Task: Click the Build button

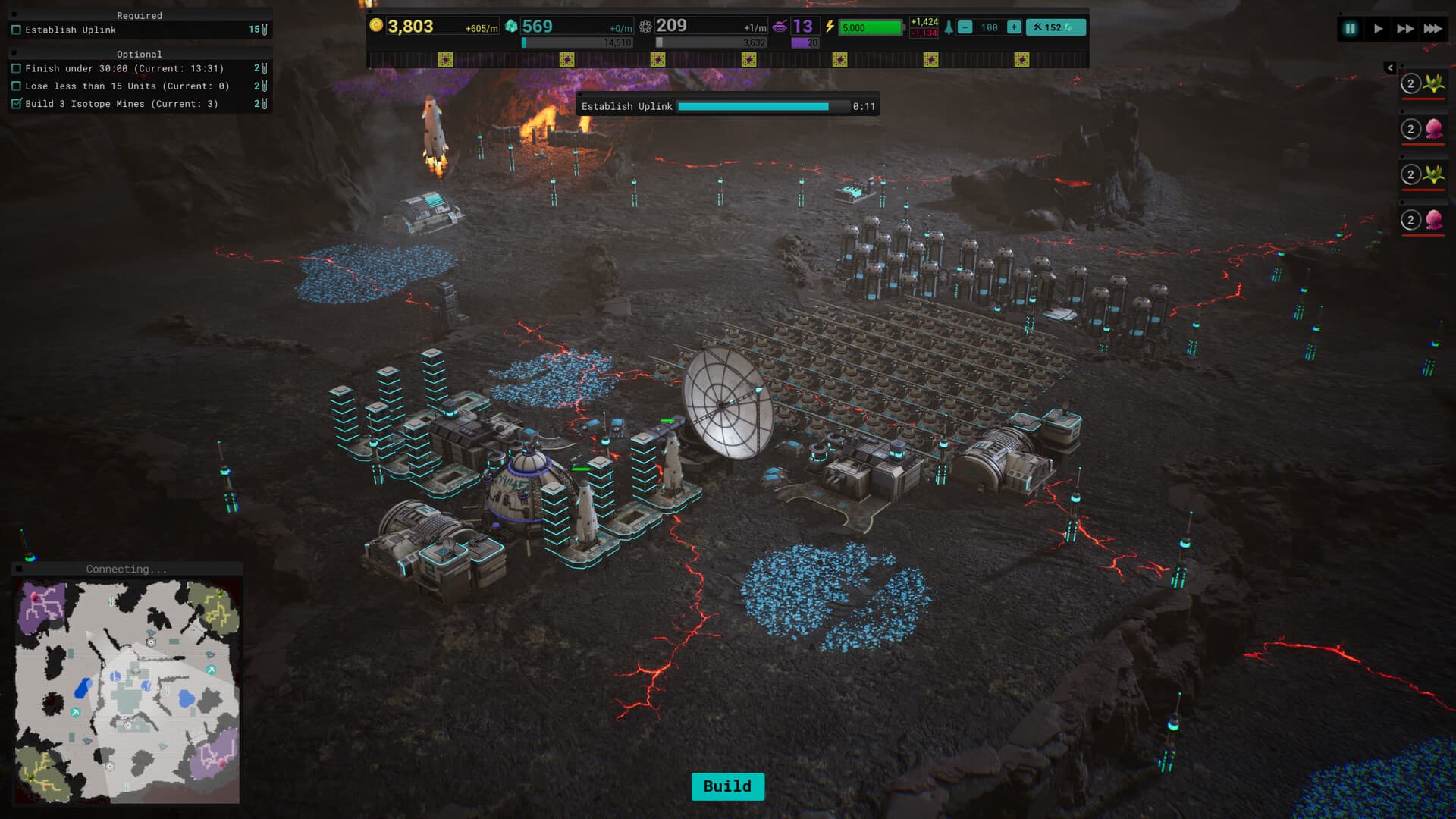Action: tap(727, 786)
